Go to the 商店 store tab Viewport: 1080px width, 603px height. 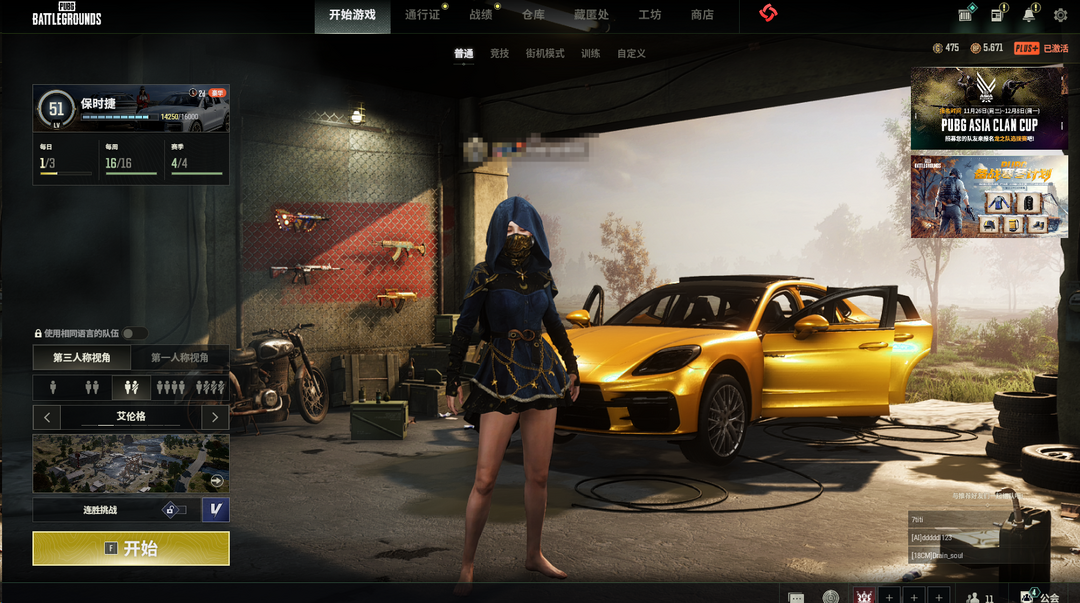pos(702,15)
